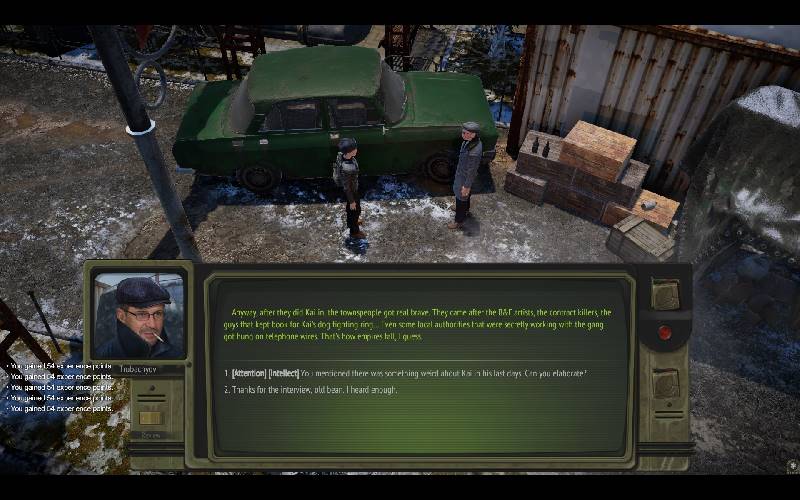
Task: Click the upper scroll button on dialogue panel
Action: click(x=665, y=293)
